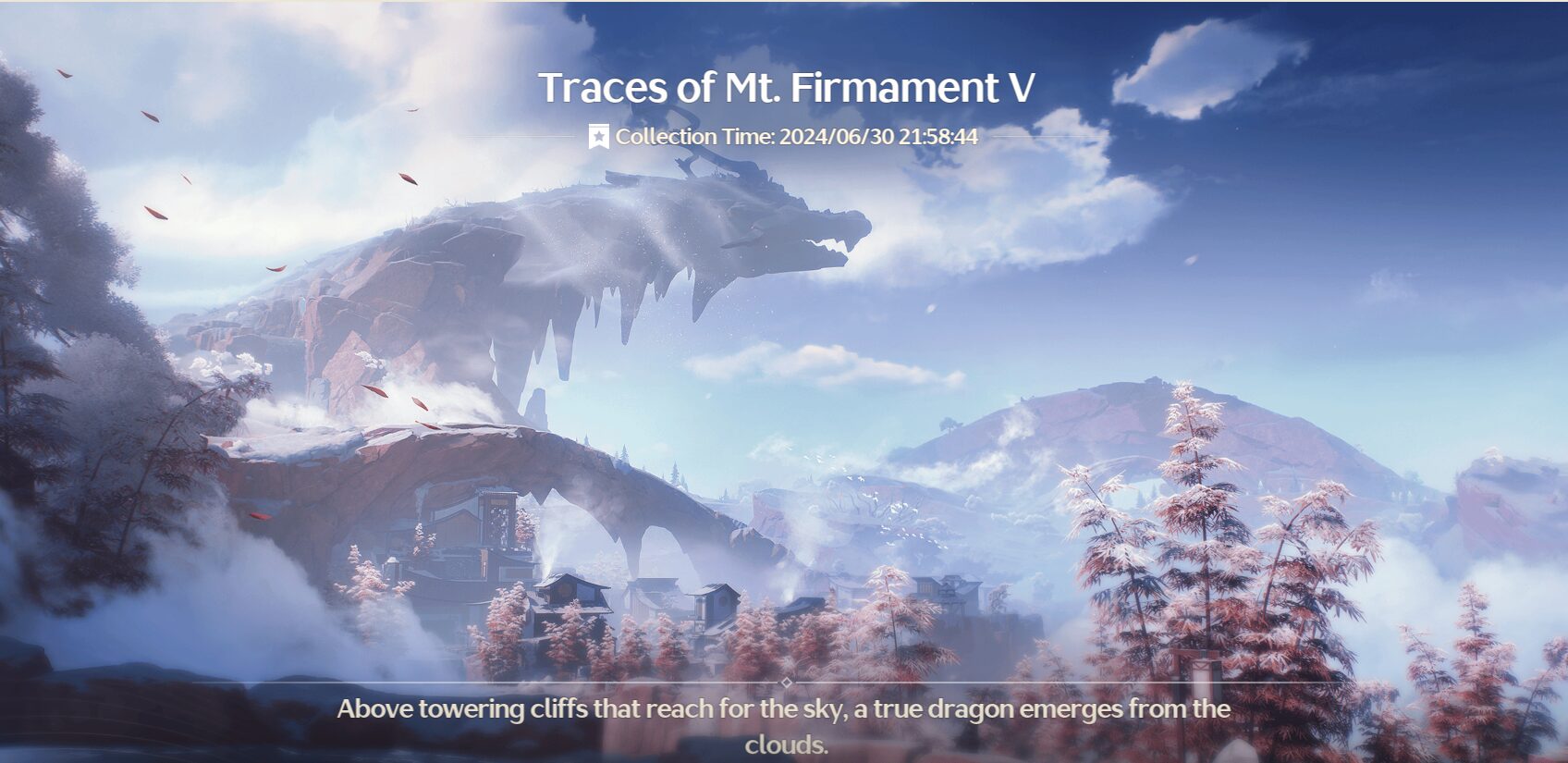Click the caption about a true dragon emerging
The height and width of the screenshot is (763, 1568).
[x=784, y=712]
